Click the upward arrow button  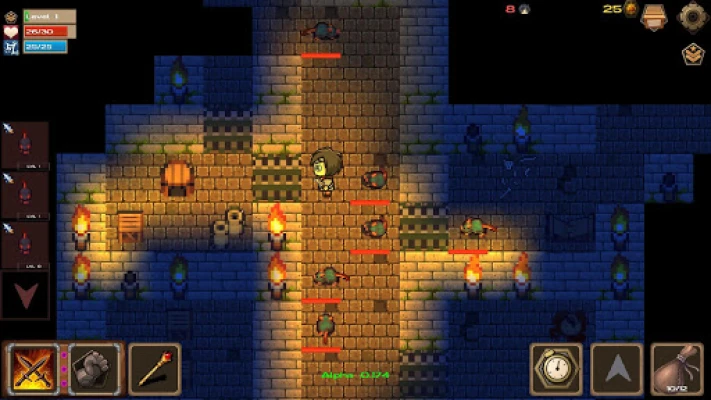point(615,368)
